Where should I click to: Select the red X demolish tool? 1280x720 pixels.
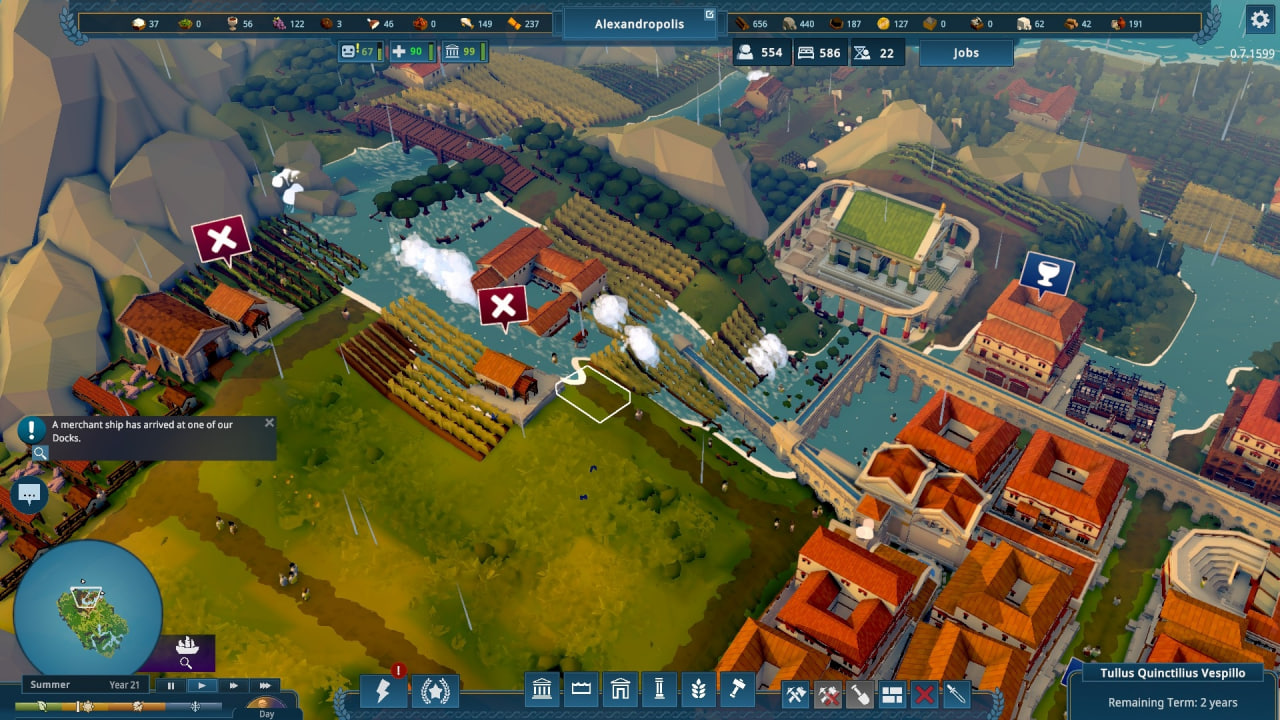pos(925,694)
